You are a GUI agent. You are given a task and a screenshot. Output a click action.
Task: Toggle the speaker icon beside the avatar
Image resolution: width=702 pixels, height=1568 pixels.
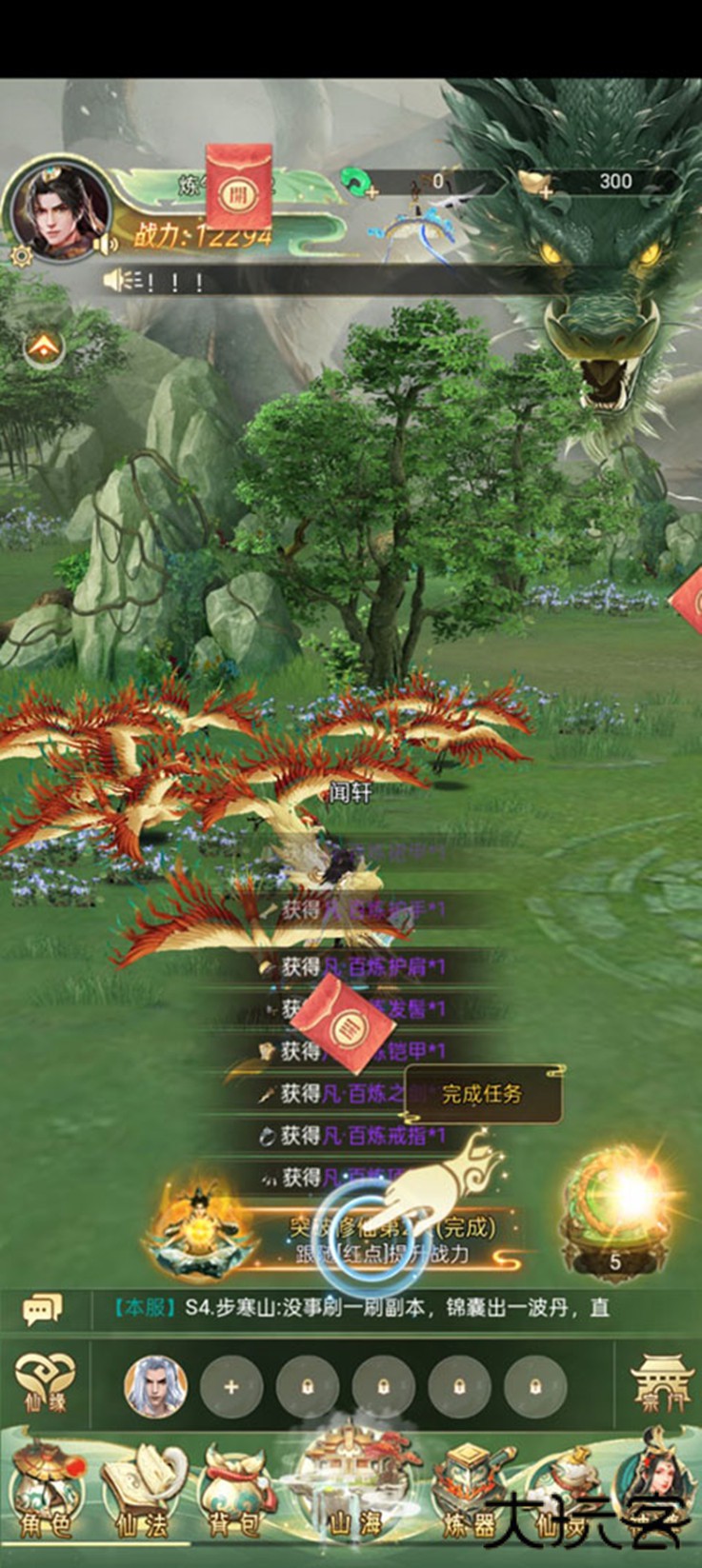click(x=106, y=244)
